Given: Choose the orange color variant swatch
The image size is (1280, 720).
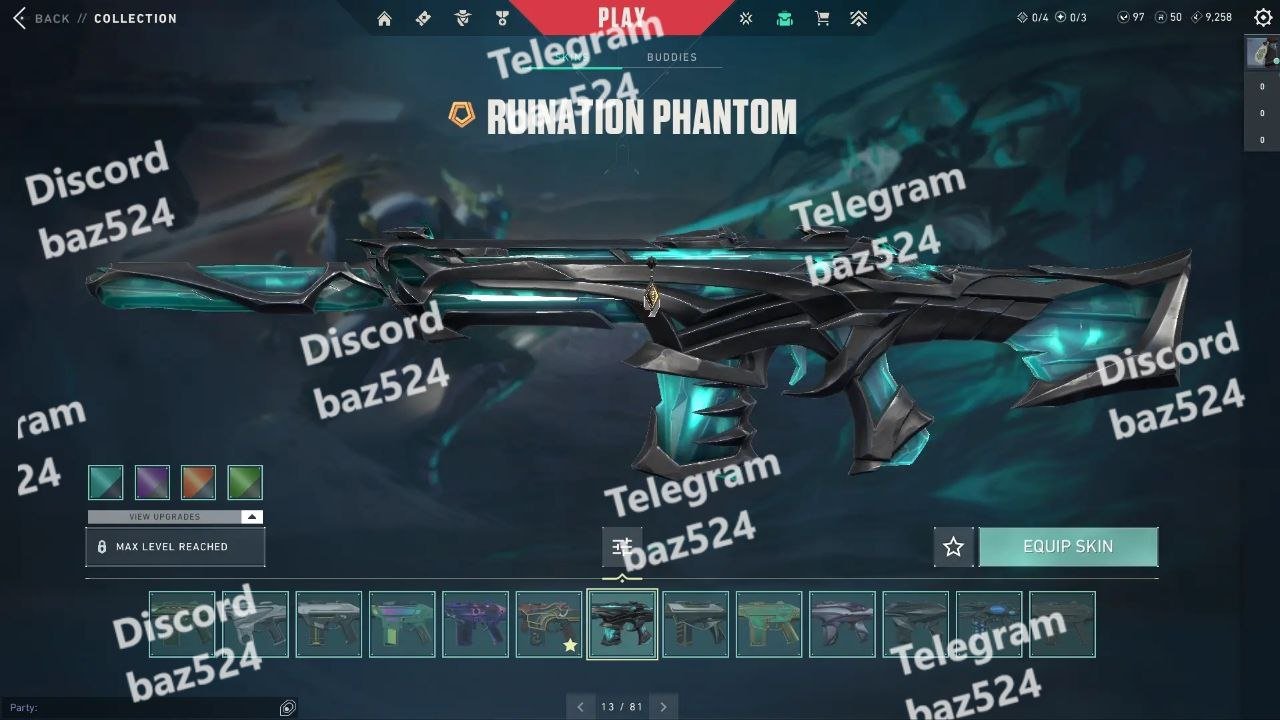Looking at the screenshot, I should coord(199,483).
